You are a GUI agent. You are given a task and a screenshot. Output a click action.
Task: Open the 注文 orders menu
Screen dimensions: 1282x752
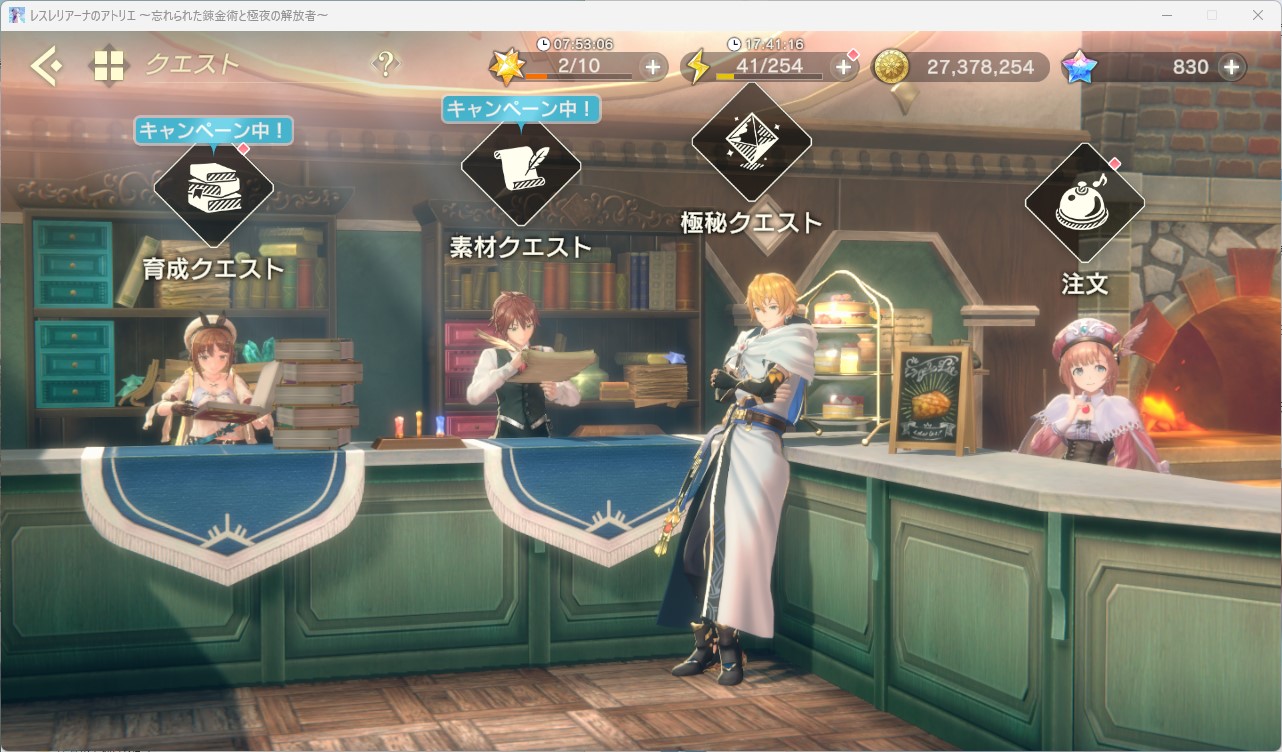[1084, 203]
